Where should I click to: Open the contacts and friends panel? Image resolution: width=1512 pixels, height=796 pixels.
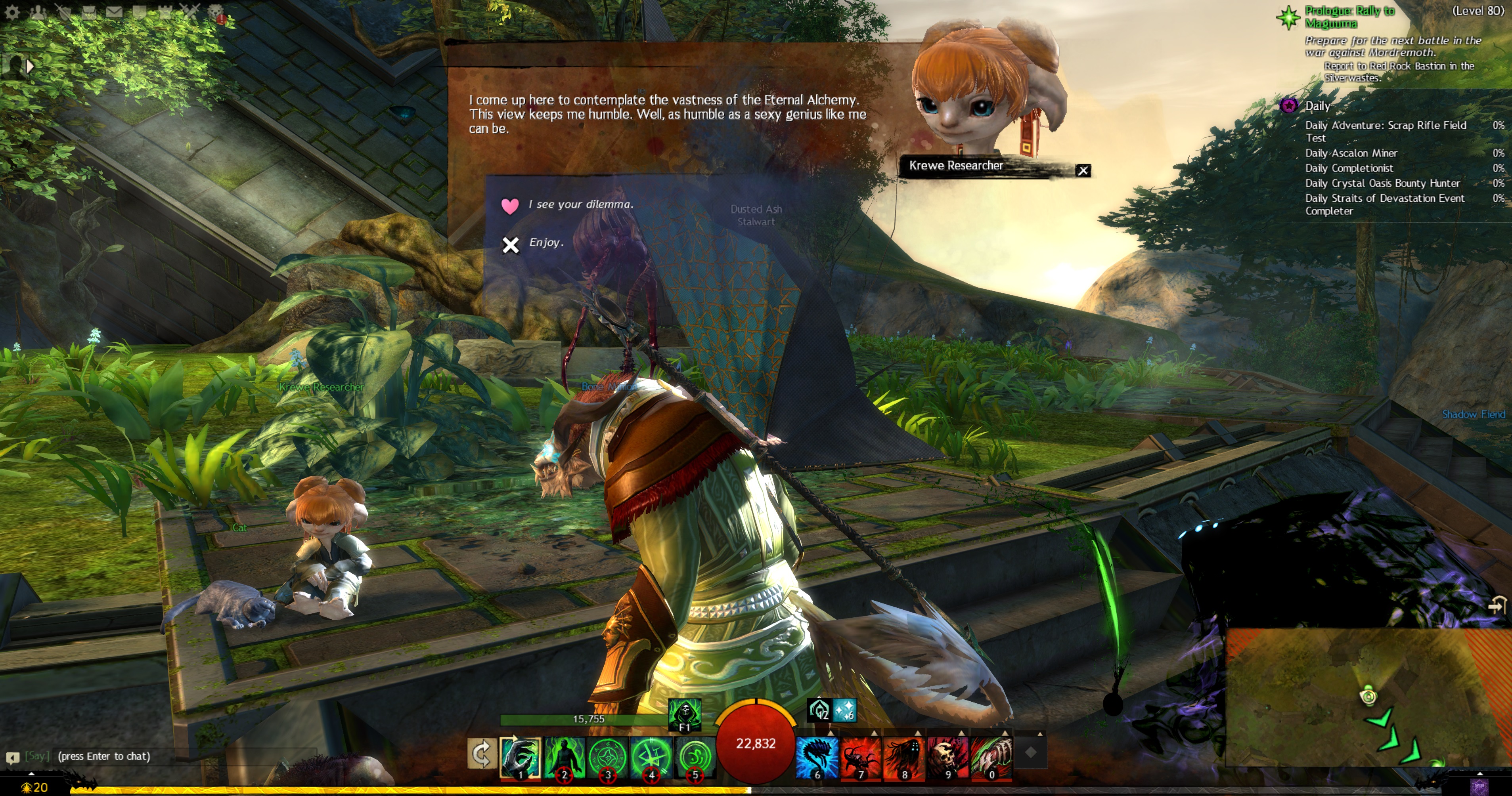click(x=38, y=11)
